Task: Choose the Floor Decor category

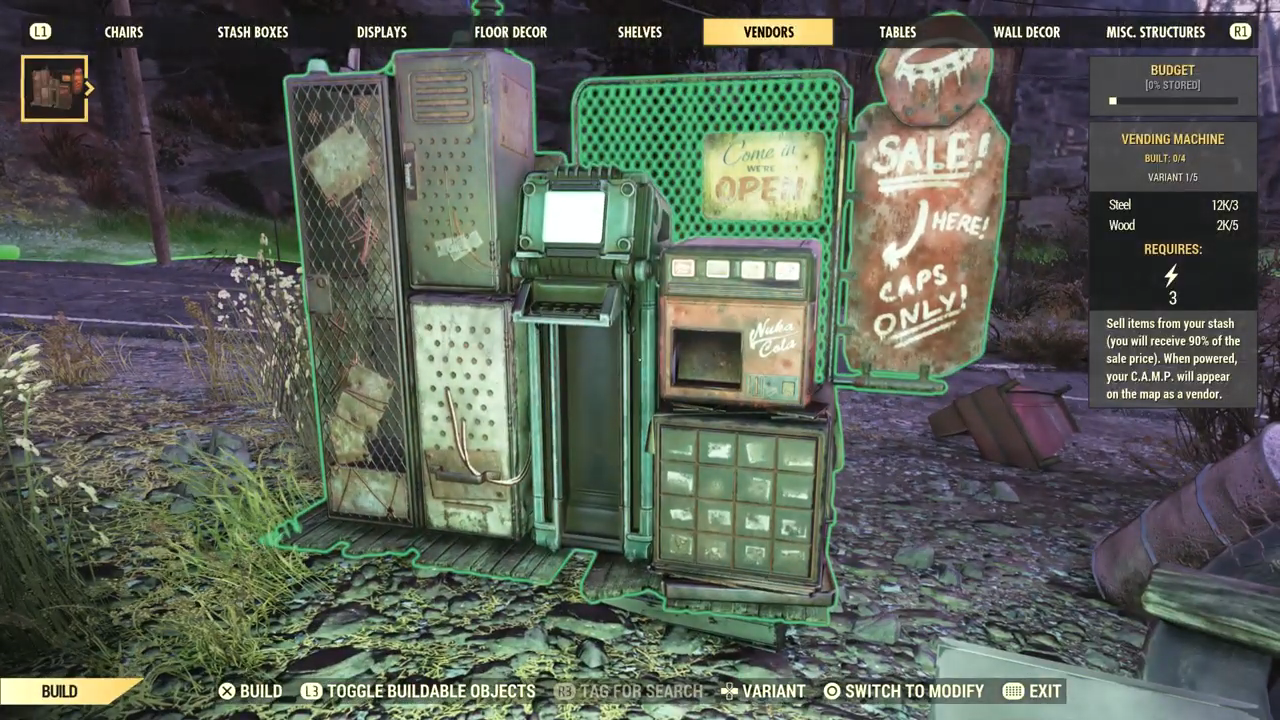Action: pos(510,32)
